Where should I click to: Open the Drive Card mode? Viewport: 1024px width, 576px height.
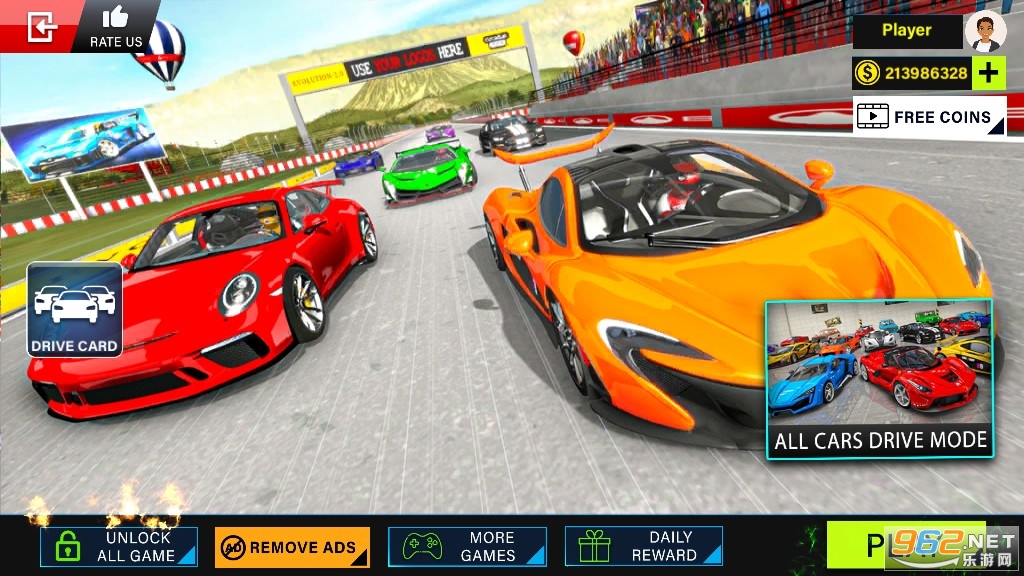coord(75,310)
